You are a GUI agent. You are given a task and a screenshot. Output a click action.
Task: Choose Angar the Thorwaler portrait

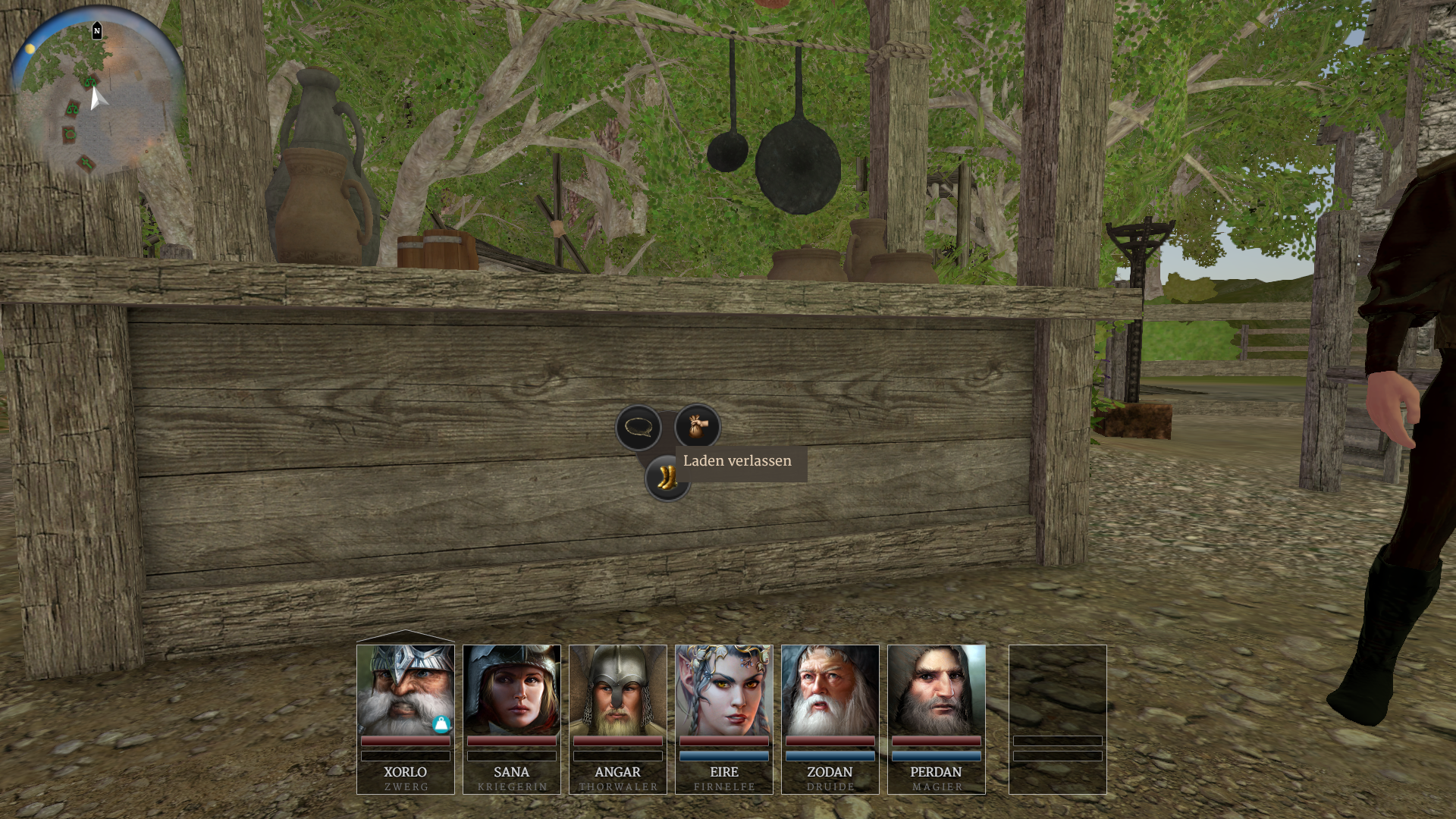[617, 690]
